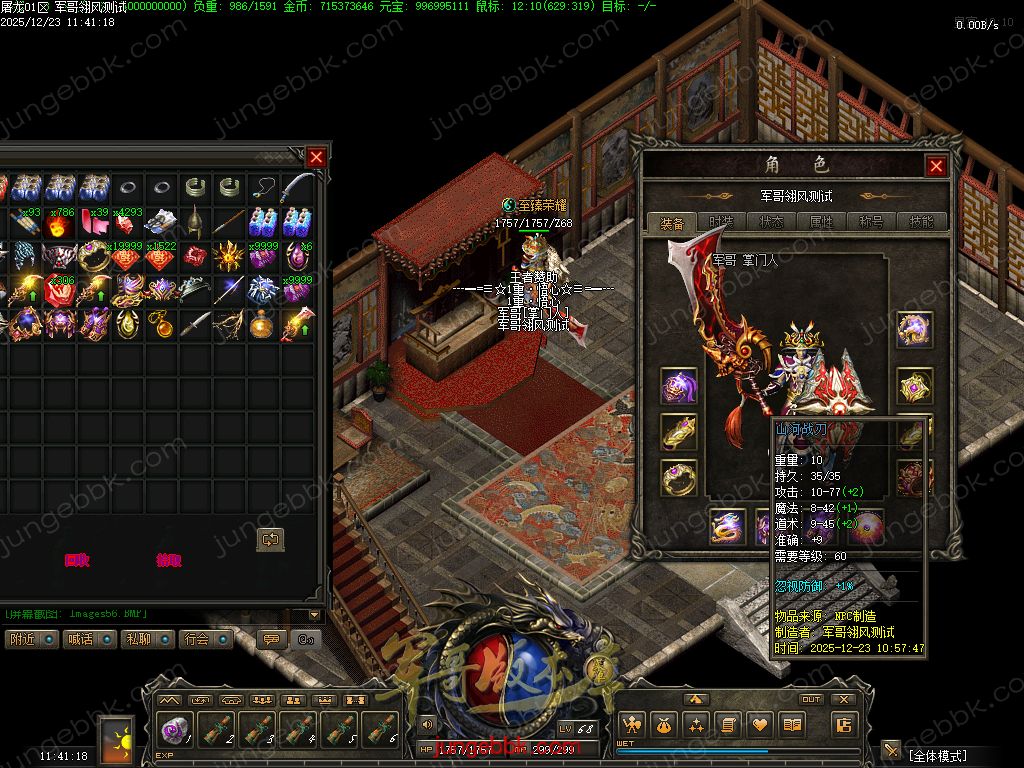Image resolution: width=1024 pixels, height=768 pixels.
Task: Show the 属性 attributes tab
Action: [821, 222]
